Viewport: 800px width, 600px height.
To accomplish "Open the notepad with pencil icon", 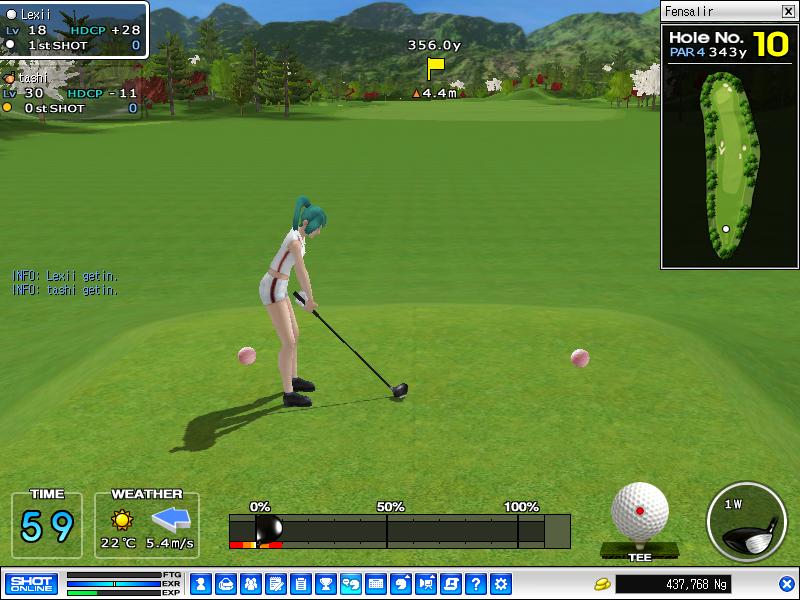I will (275, 584).
